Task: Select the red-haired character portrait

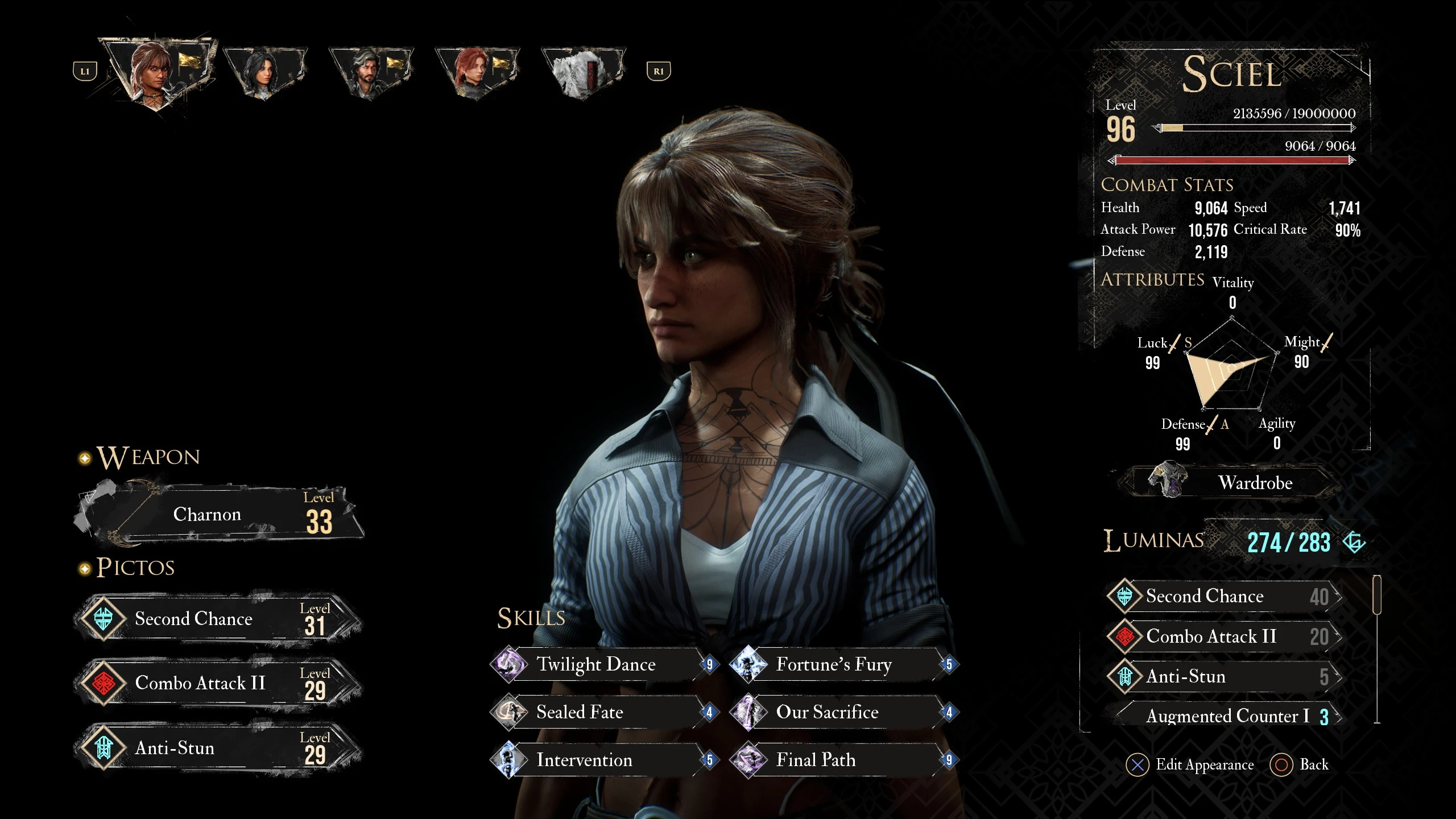Action: tap(477, 73)
